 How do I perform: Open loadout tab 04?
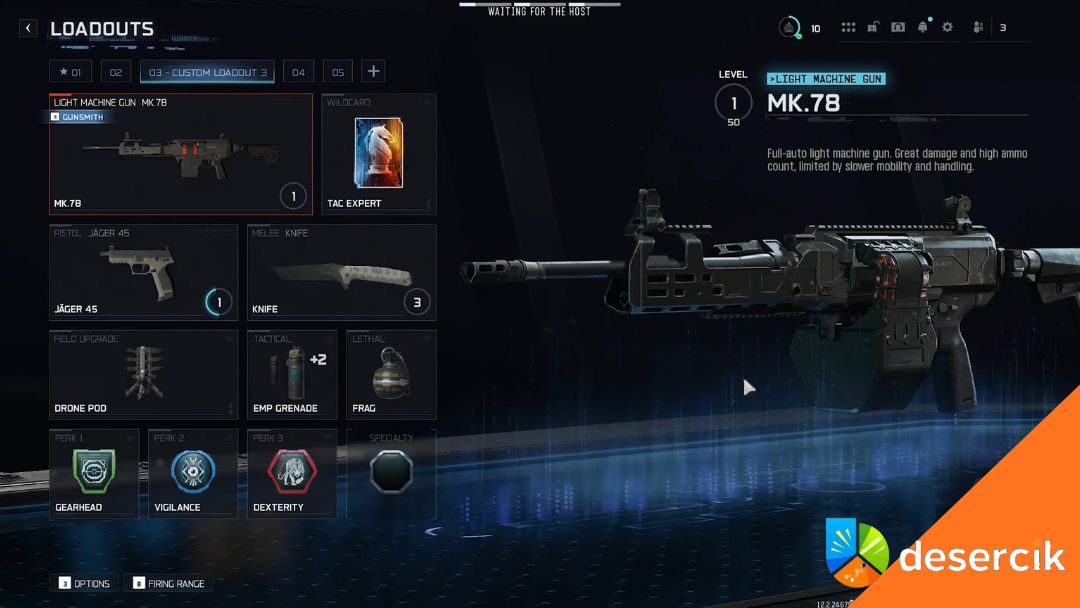tap(298, 72)
